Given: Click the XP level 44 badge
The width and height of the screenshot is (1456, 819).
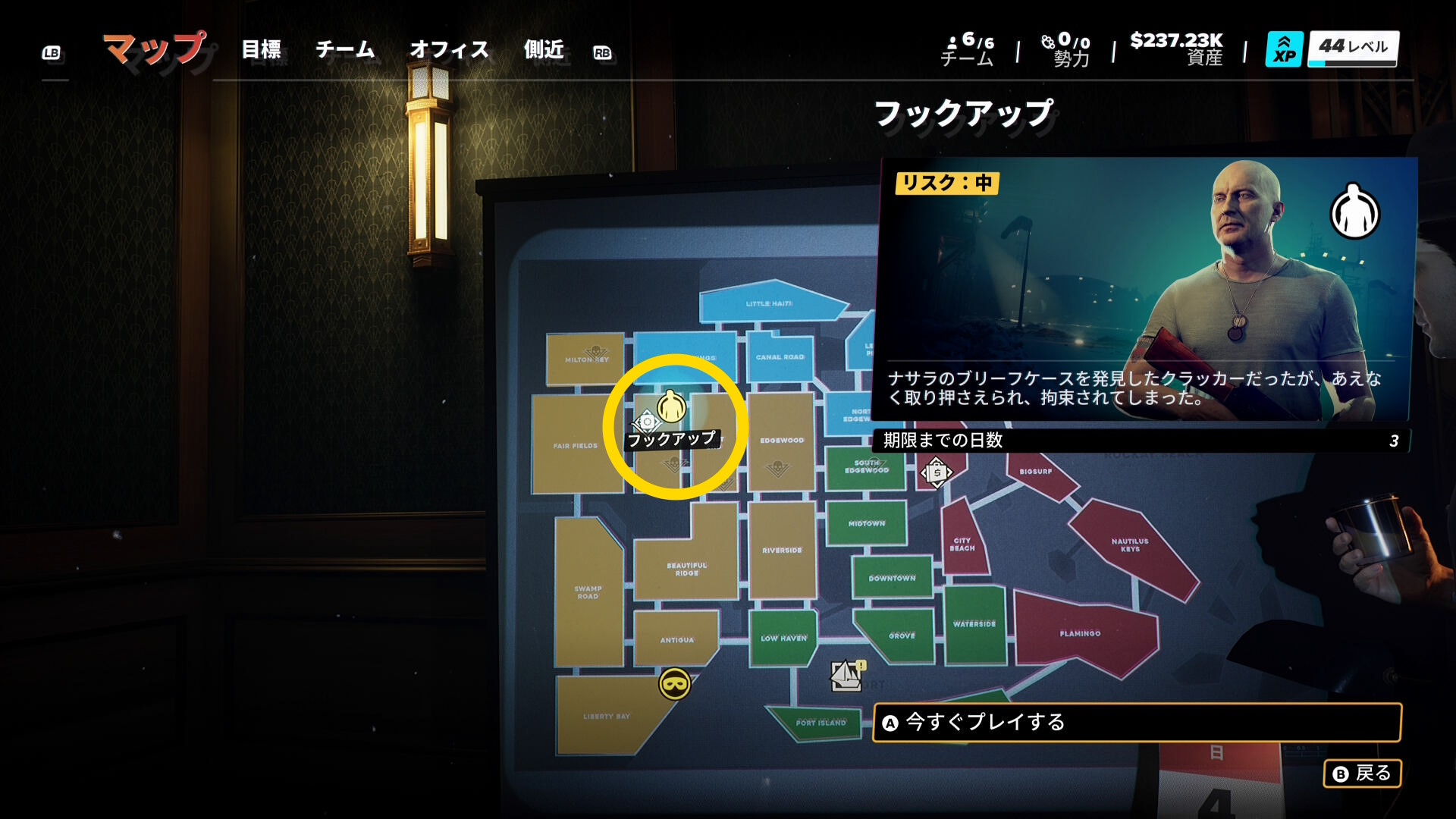Looking at the screenshot, I should 1332,49.
